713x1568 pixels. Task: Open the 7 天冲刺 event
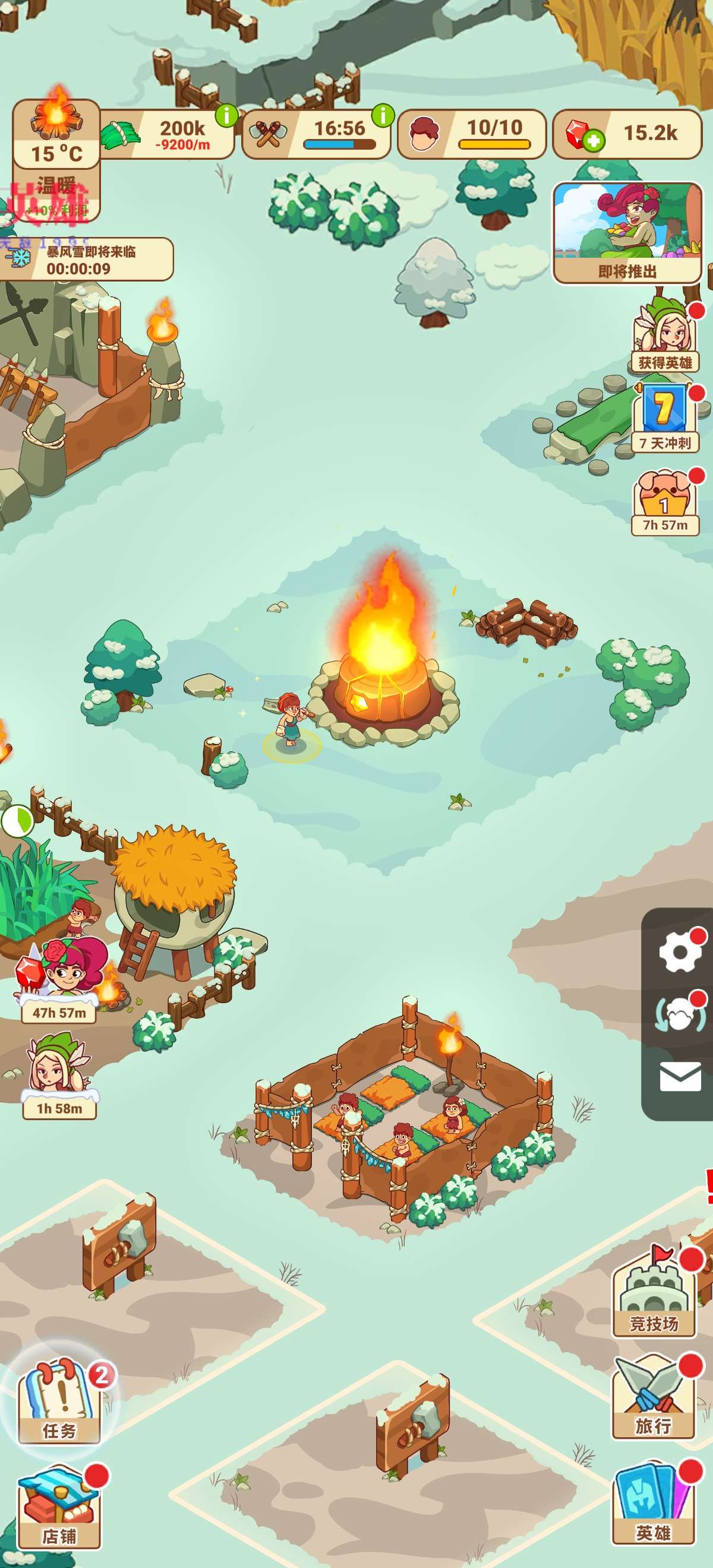(665, 419)
